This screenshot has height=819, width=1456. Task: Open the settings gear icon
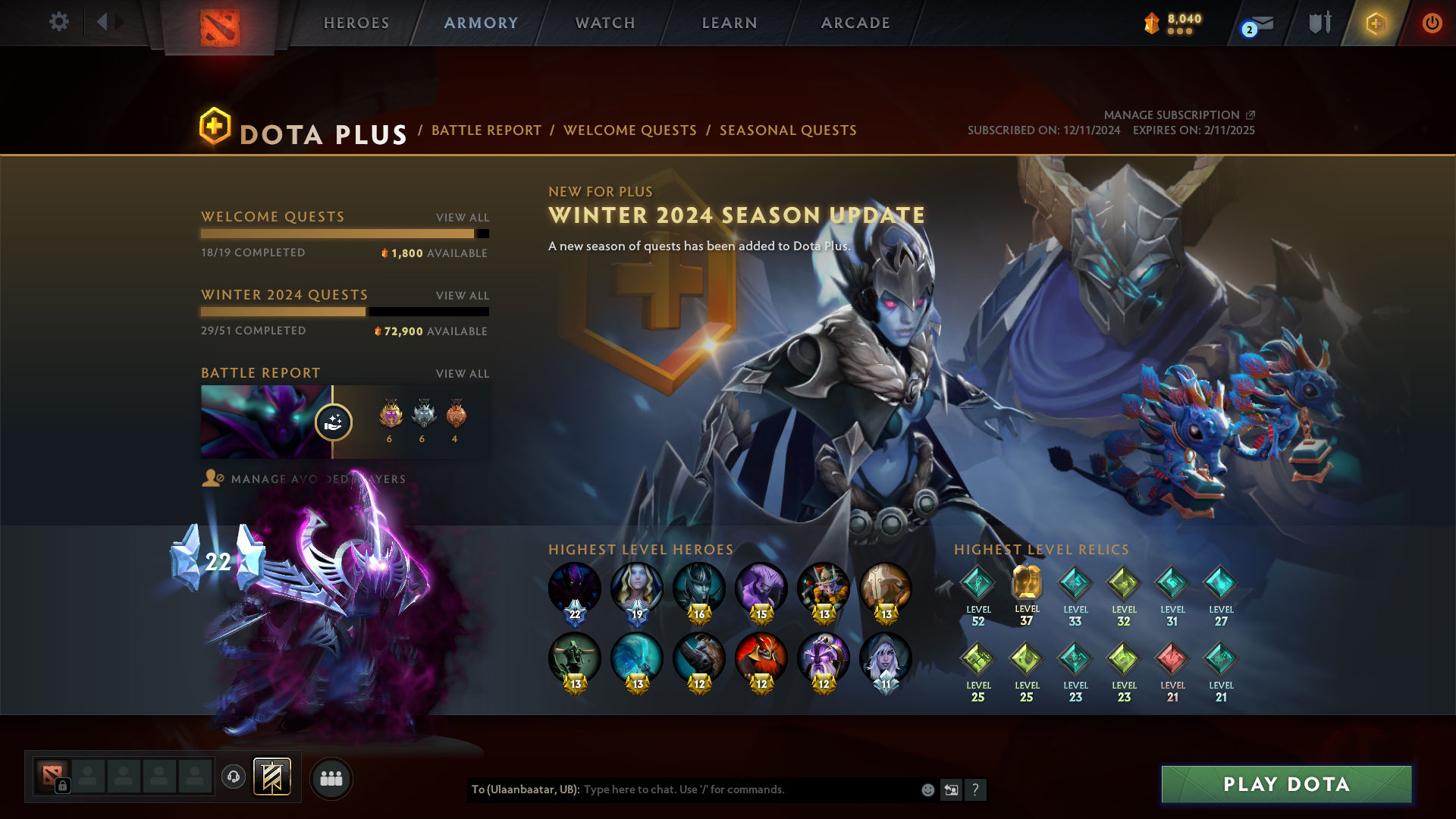point(59,22)
